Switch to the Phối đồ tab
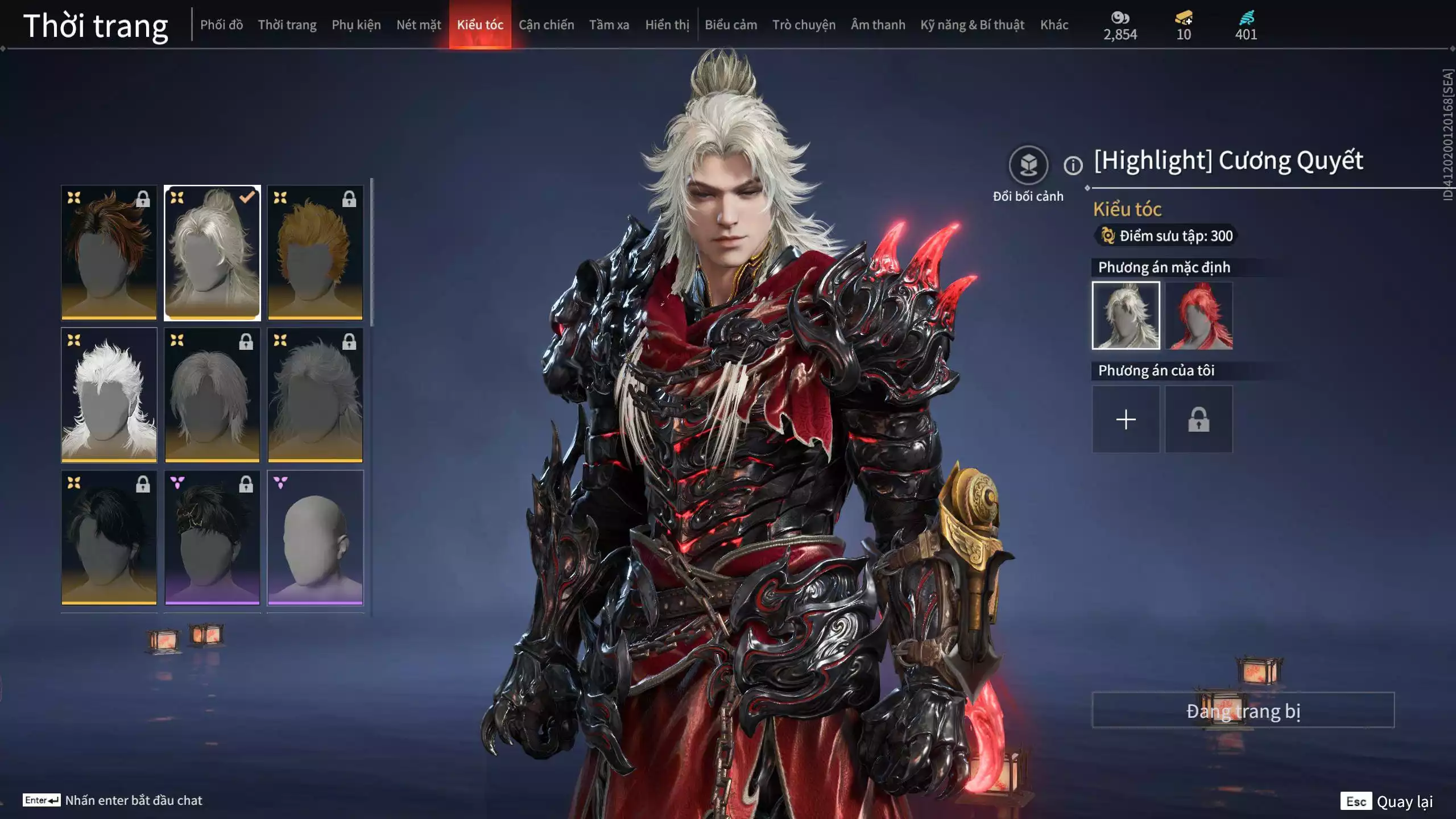 pyautogui.click(x=221, y=24)
